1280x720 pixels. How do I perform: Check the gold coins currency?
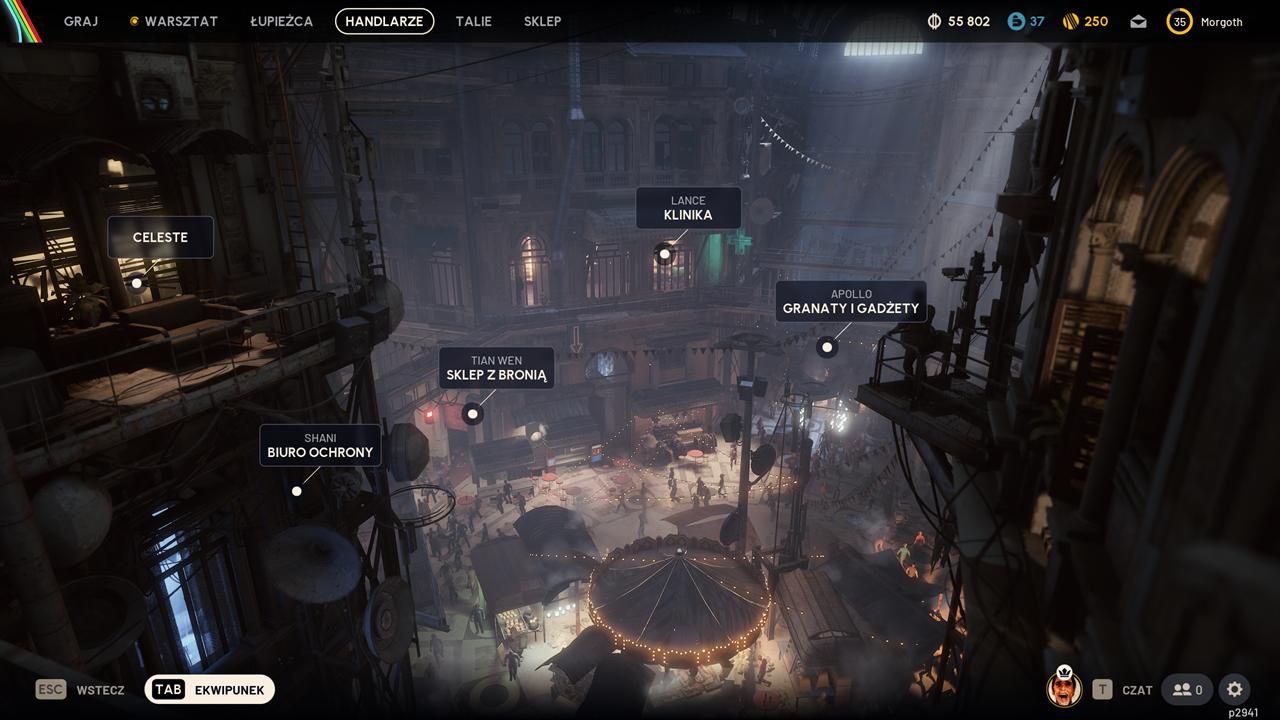(x=1084, y=22)
